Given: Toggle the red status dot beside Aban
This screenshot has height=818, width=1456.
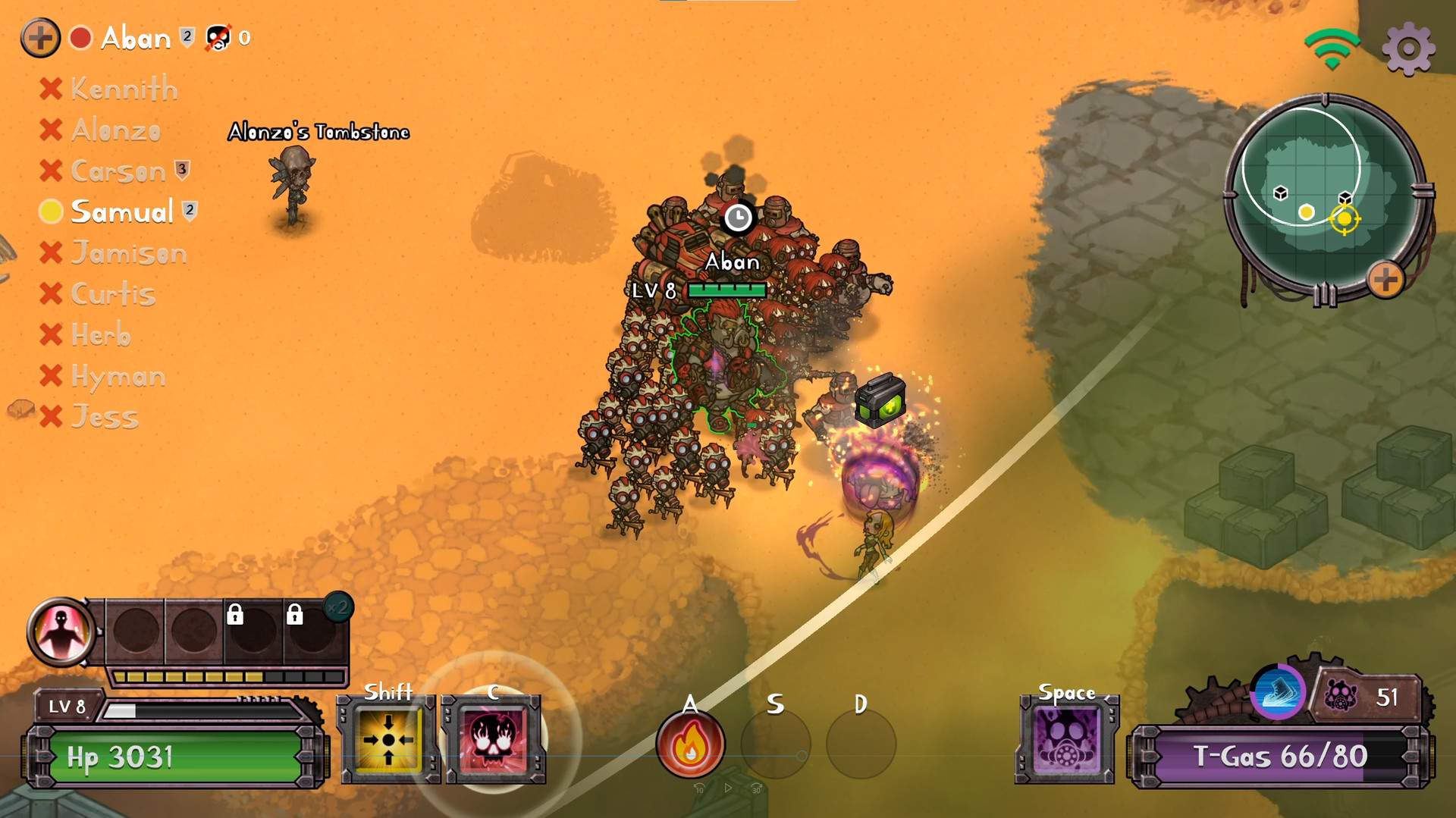Looking at the screenshot, I should 80,36.
